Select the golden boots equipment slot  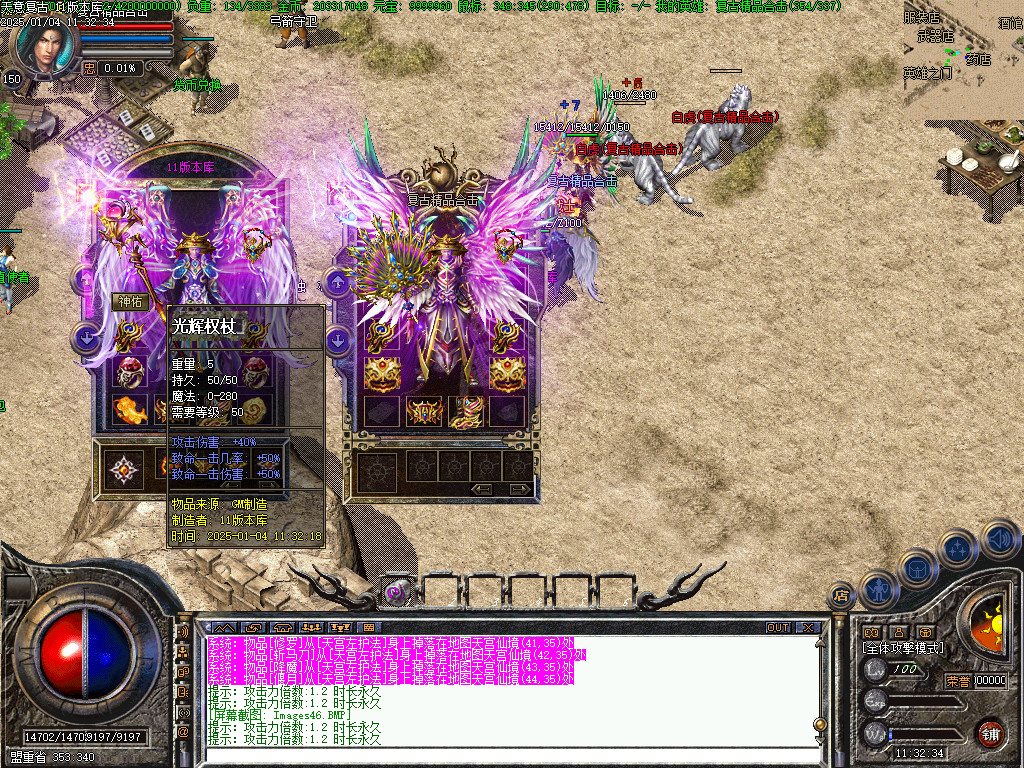click(x=468, y=410)
